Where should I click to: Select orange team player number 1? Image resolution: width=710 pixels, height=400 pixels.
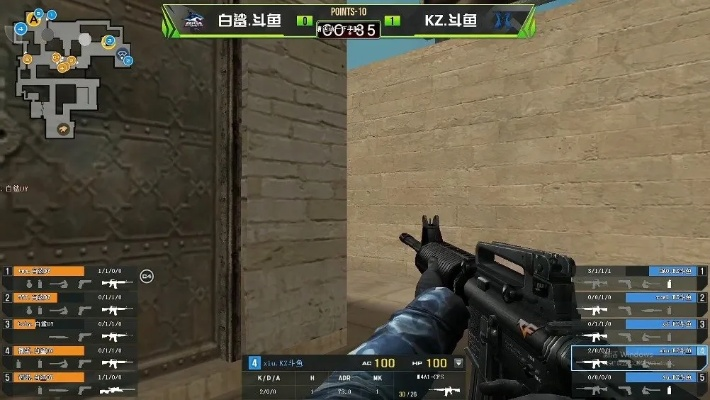(47, 271)
